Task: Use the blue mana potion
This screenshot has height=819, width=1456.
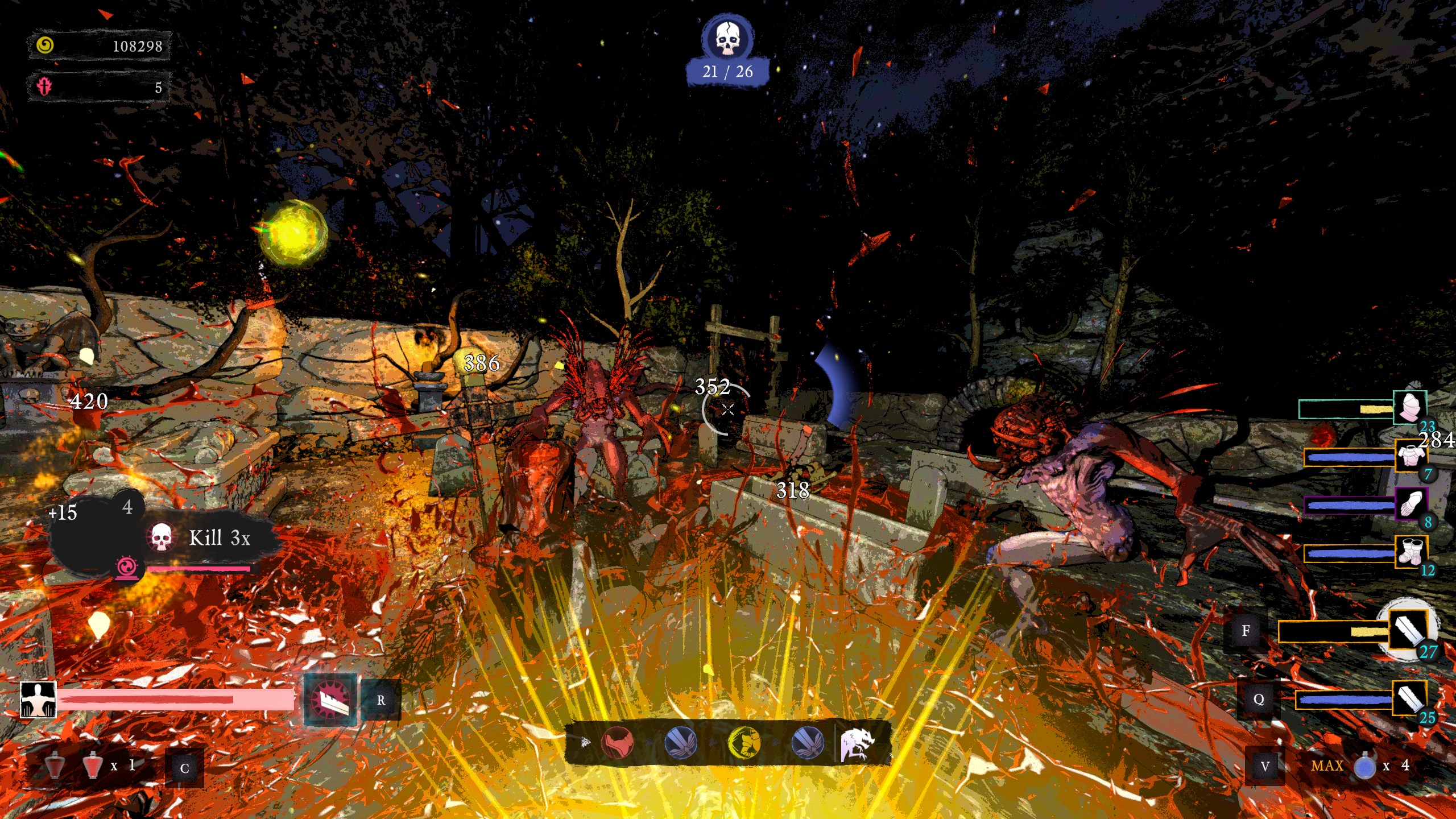Action: tap(1364, 766)
